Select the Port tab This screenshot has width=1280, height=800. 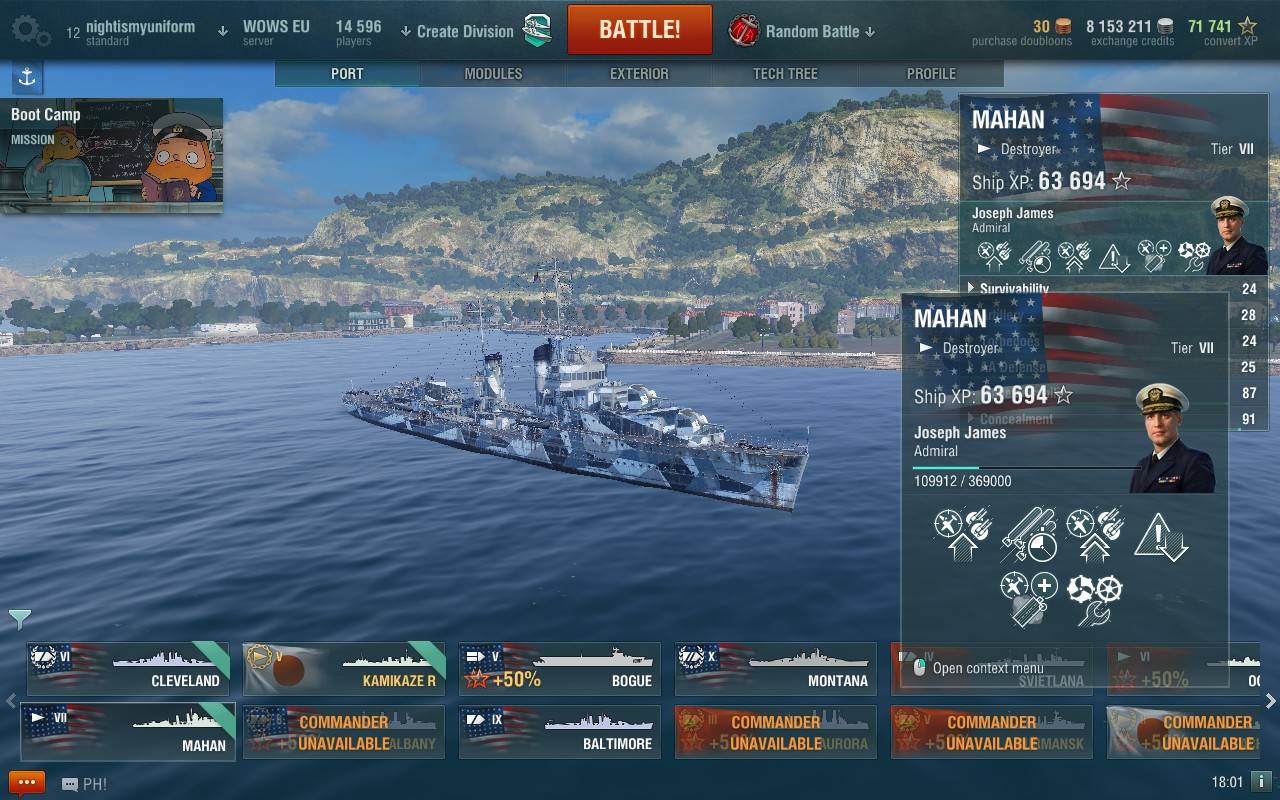(347, 74)
